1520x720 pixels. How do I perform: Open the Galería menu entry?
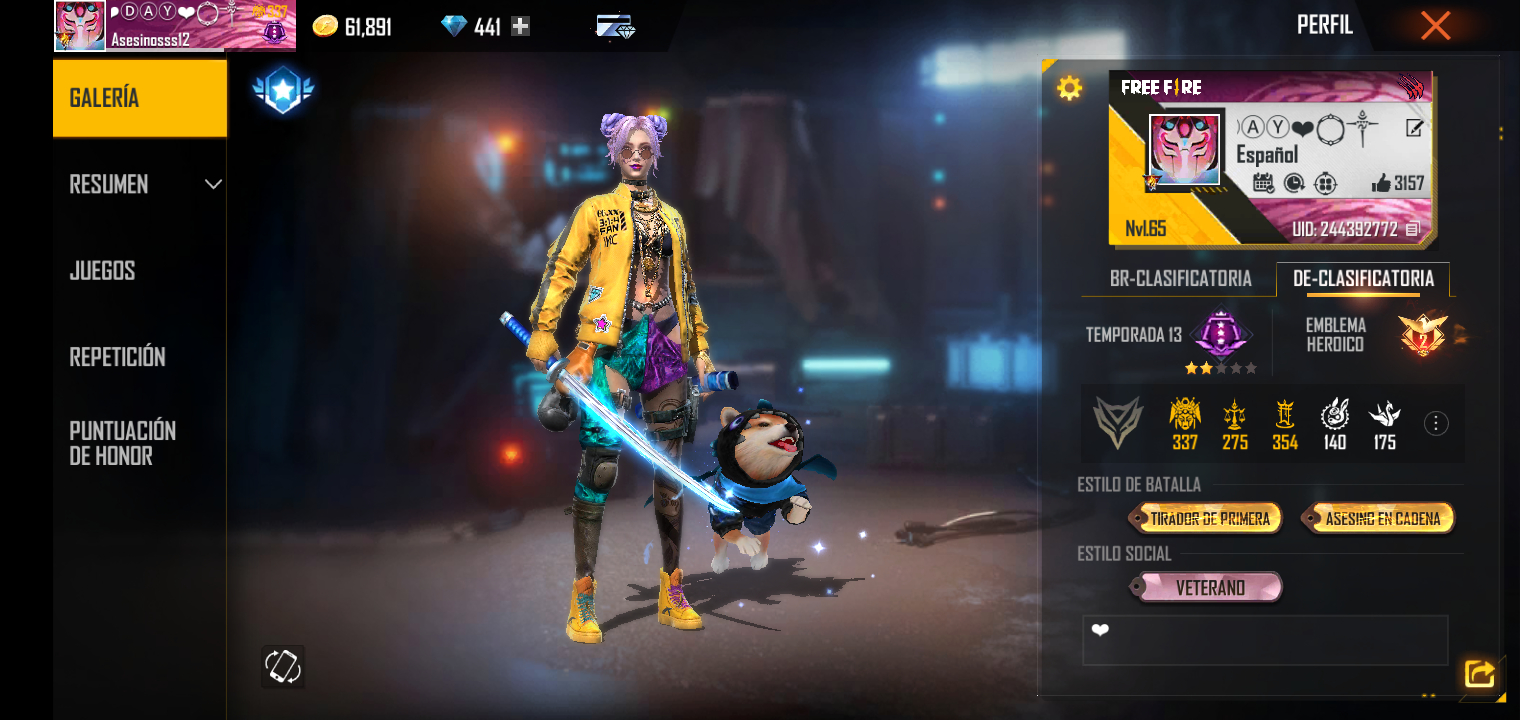139,98
